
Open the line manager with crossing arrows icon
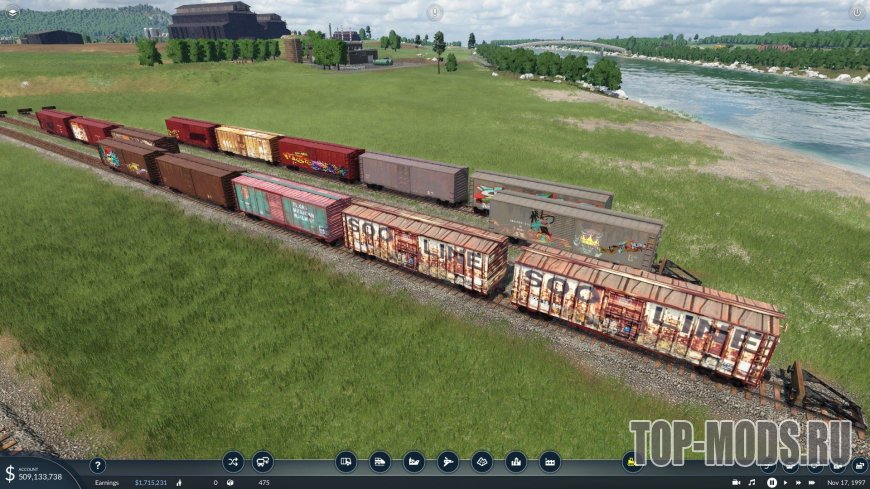coord(233,462)
